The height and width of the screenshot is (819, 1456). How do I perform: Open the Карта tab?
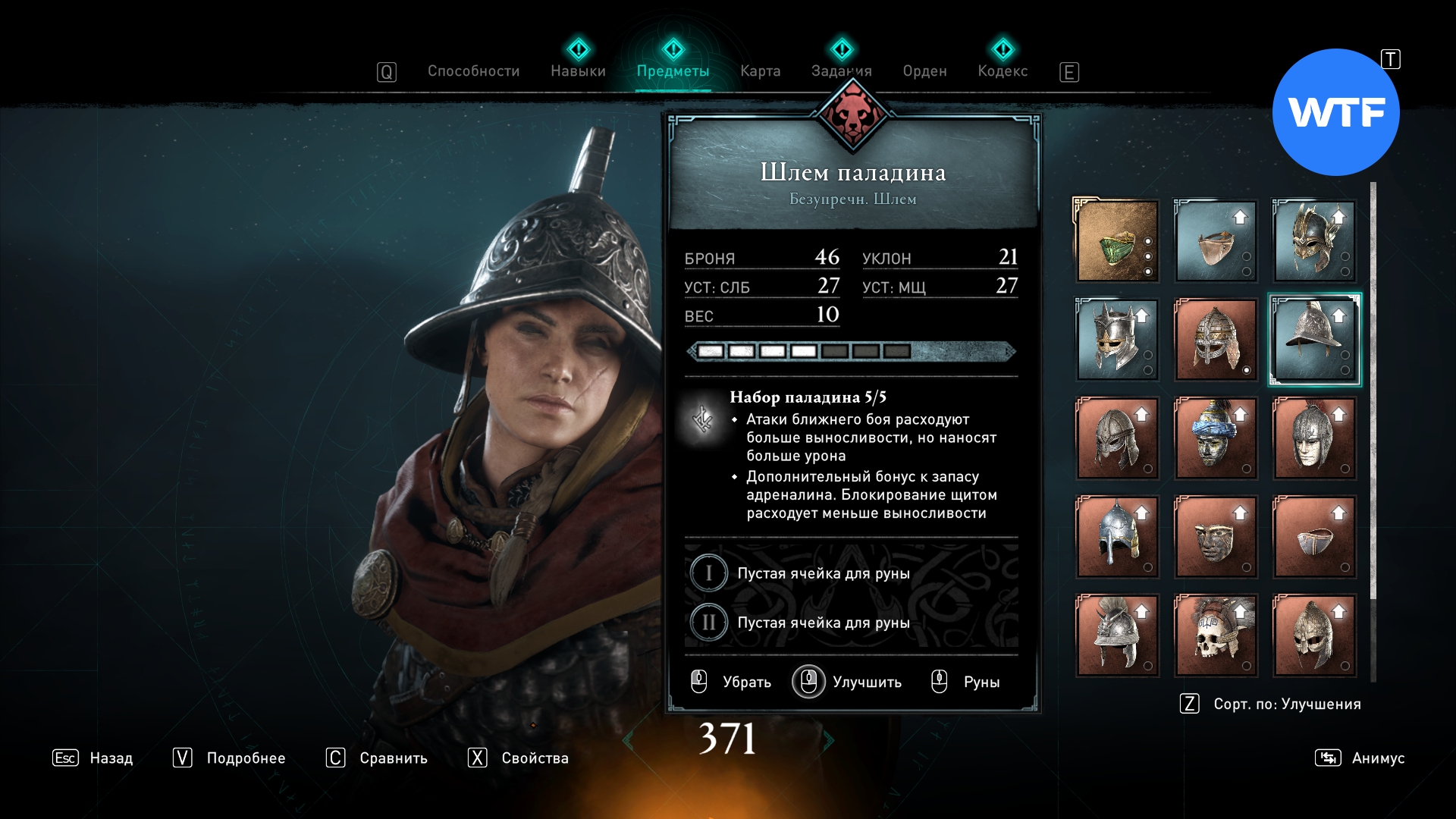point(760,71)
